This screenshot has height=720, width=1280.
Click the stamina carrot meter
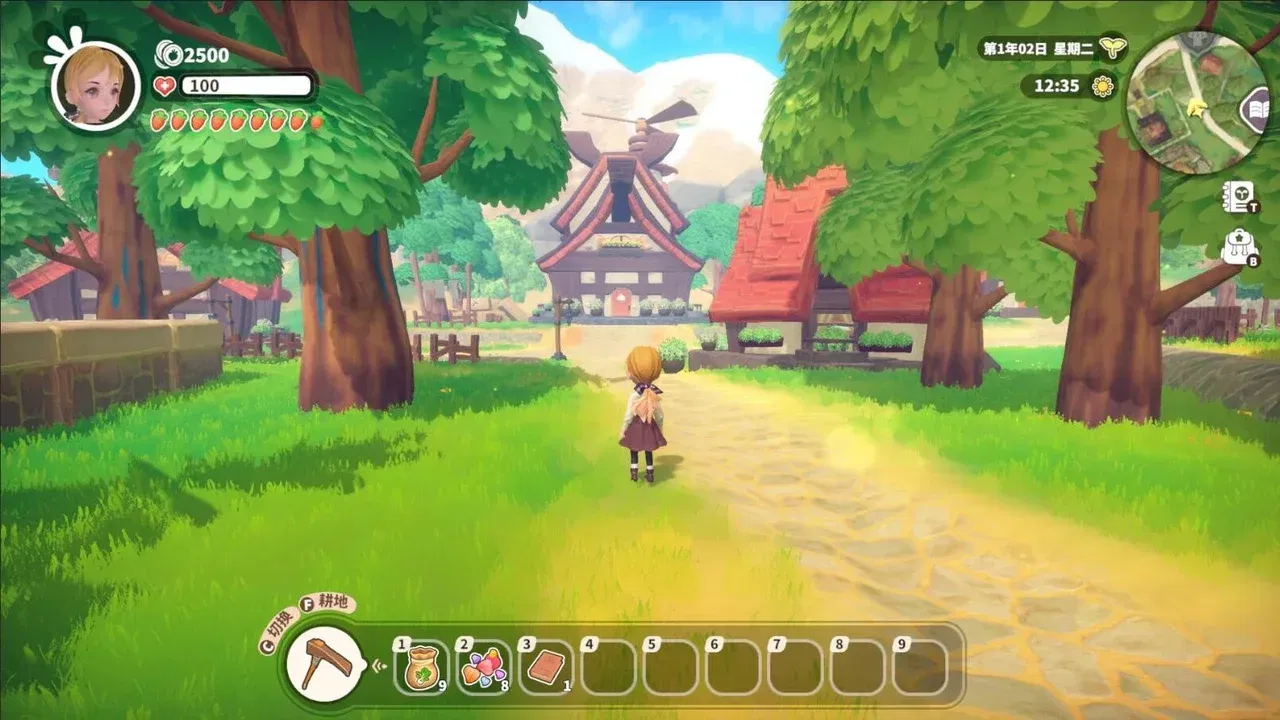pos(235,119)
